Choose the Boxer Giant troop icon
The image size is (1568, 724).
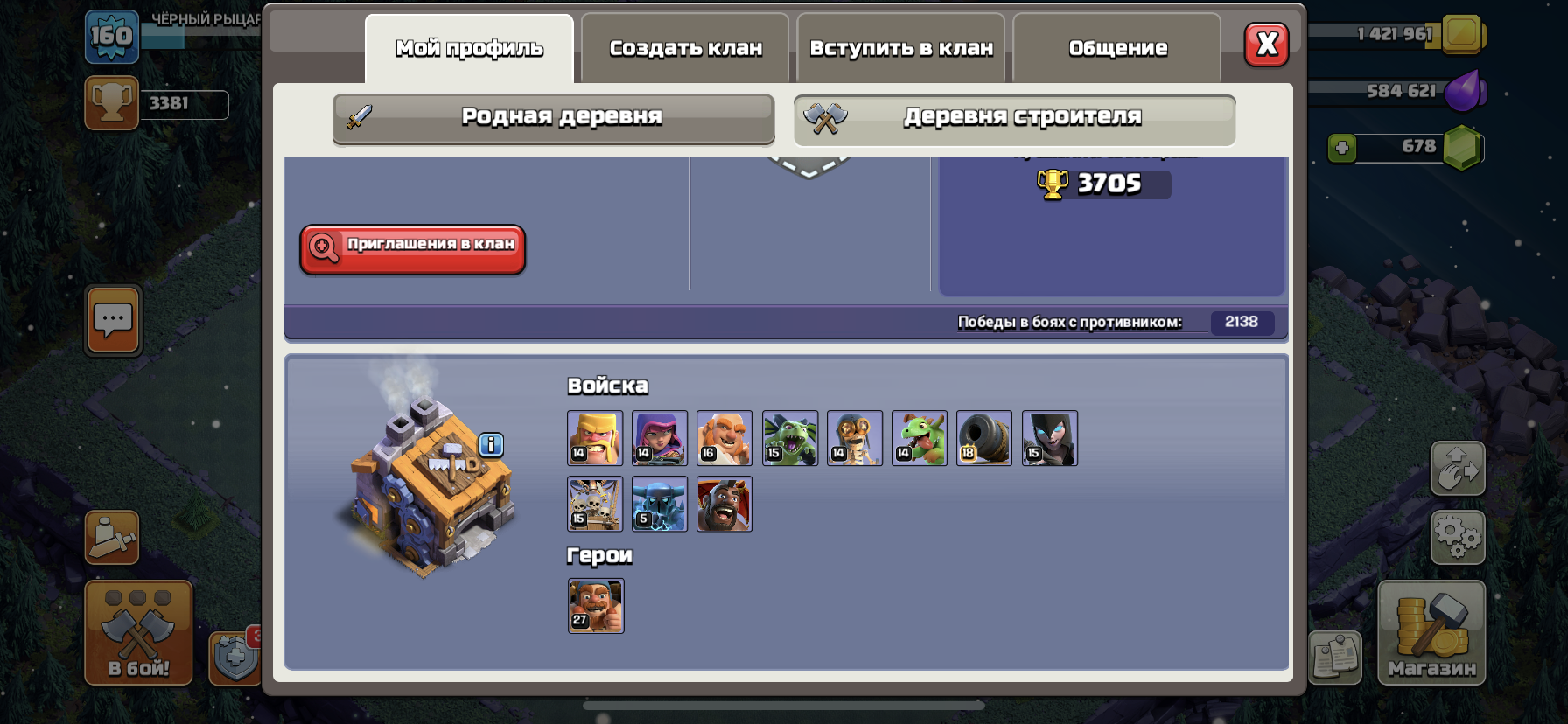(724, 438)
